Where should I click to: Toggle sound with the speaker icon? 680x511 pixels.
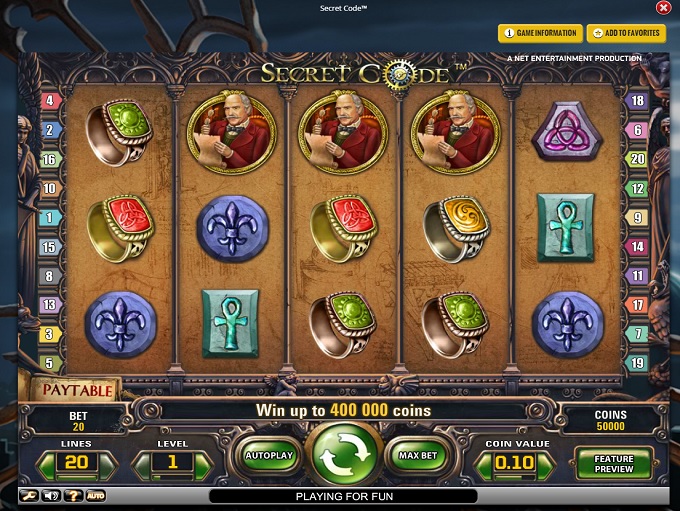[48, 495]
